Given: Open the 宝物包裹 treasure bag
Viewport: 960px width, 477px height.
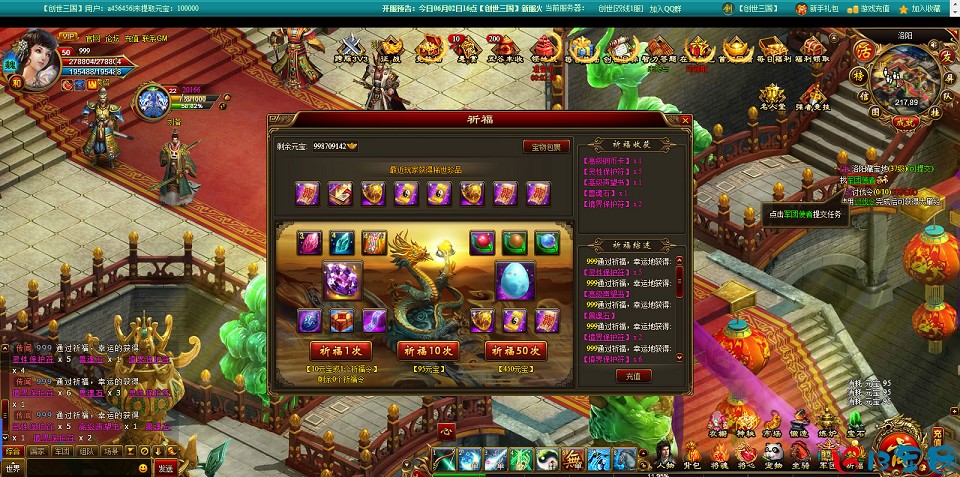Looking at the screenshot, I should [x=546, y=146].
